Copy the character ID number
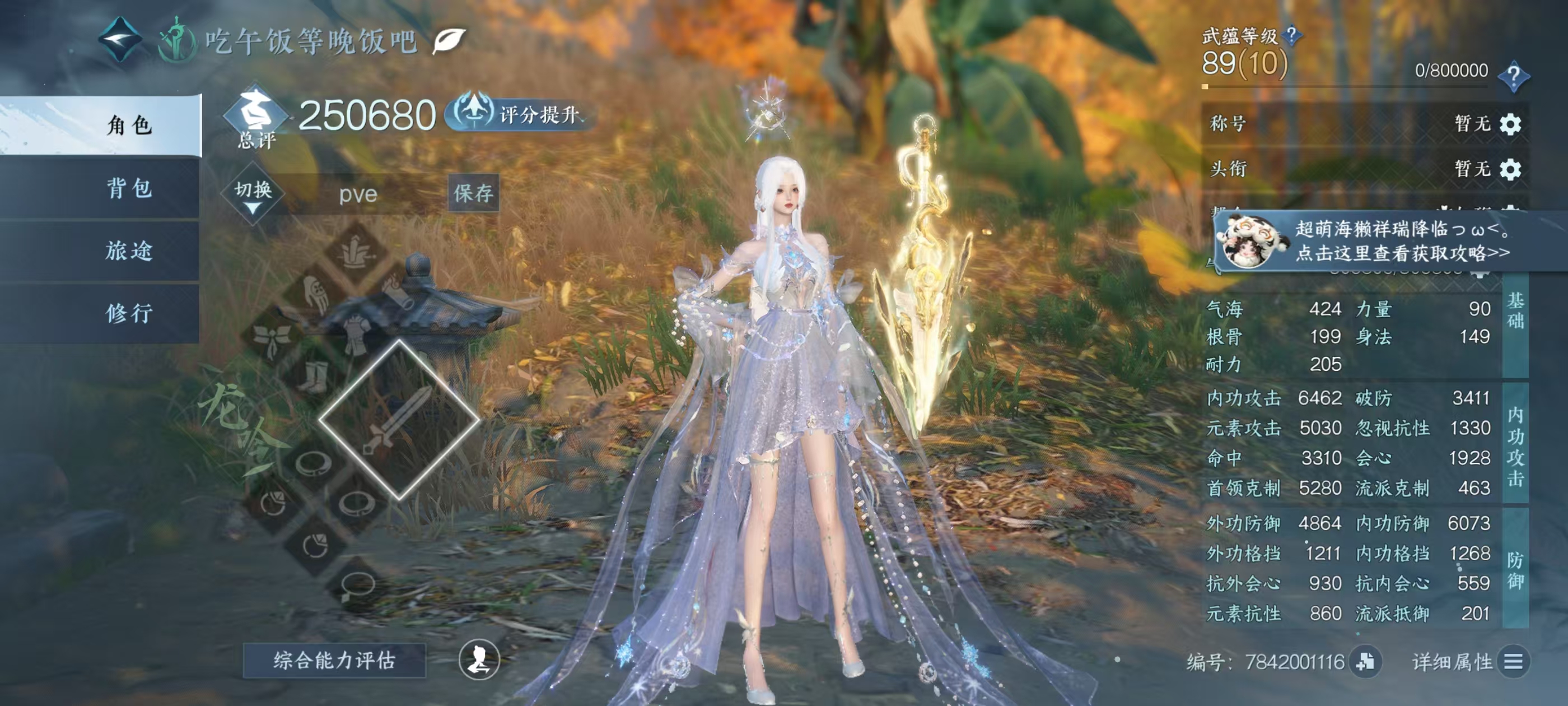 coord(1365,662)
